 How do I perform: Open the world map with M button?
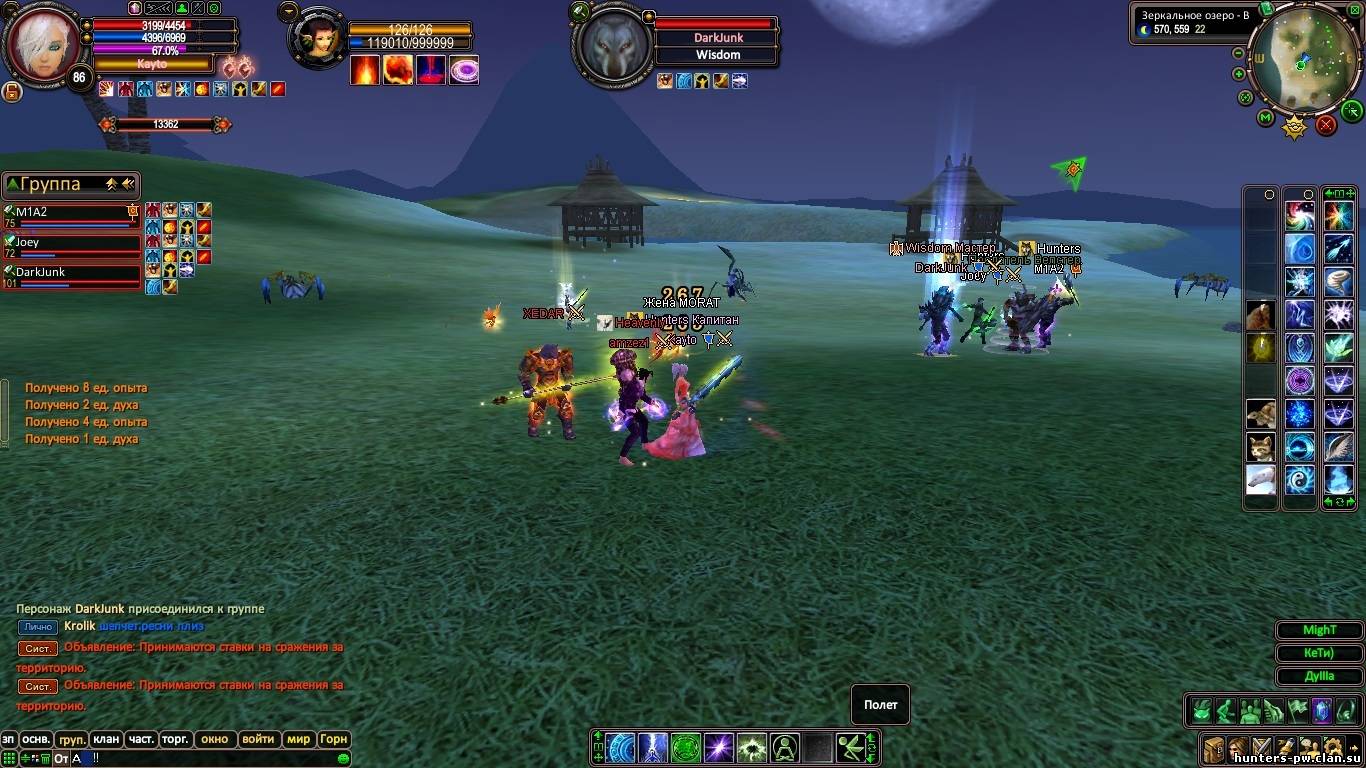tap(1265, 118)
